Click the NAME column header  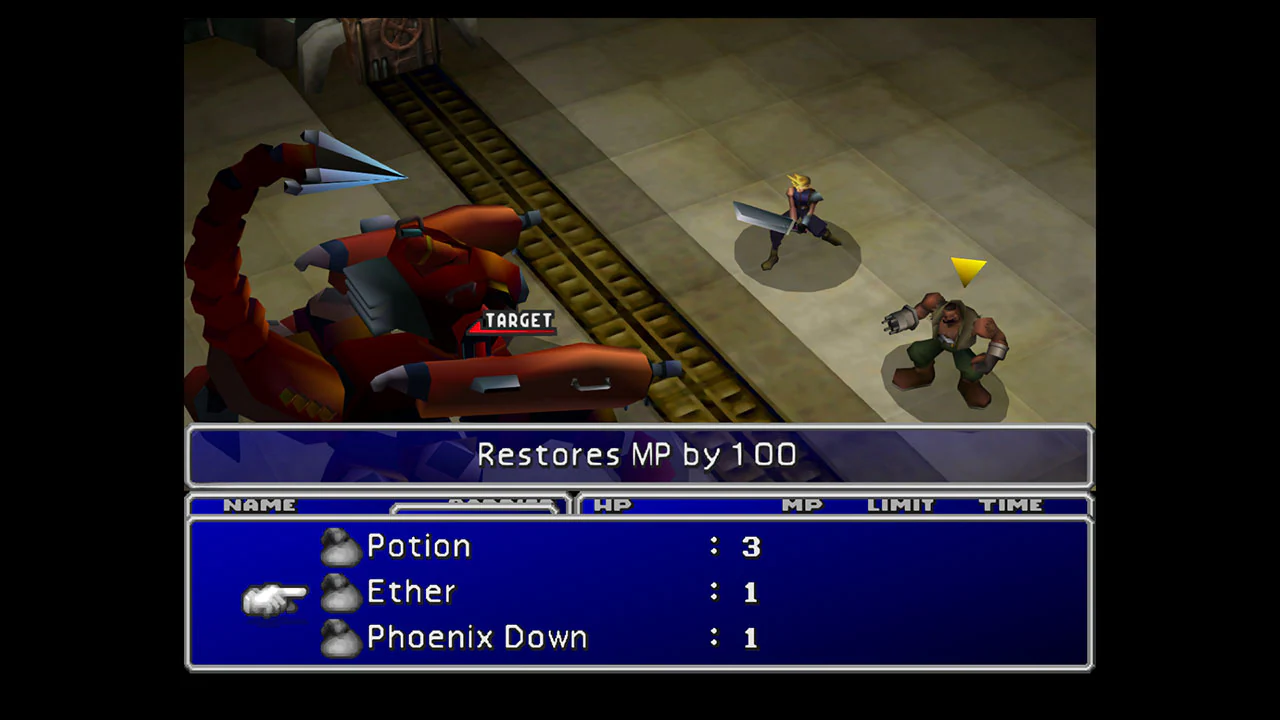(x=260, y=505)
